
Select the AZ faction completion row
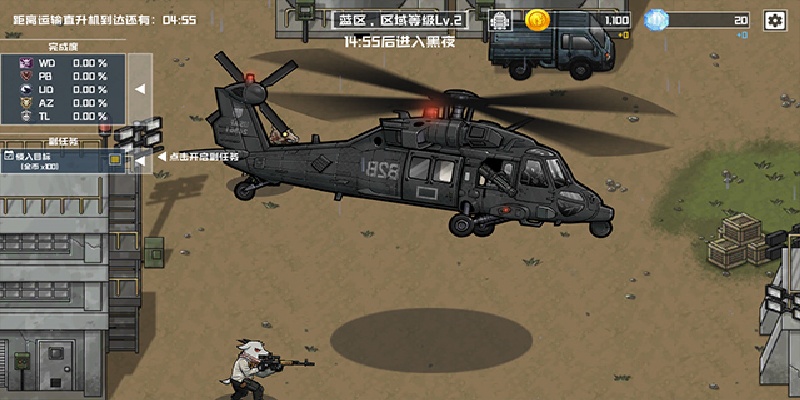64,102
